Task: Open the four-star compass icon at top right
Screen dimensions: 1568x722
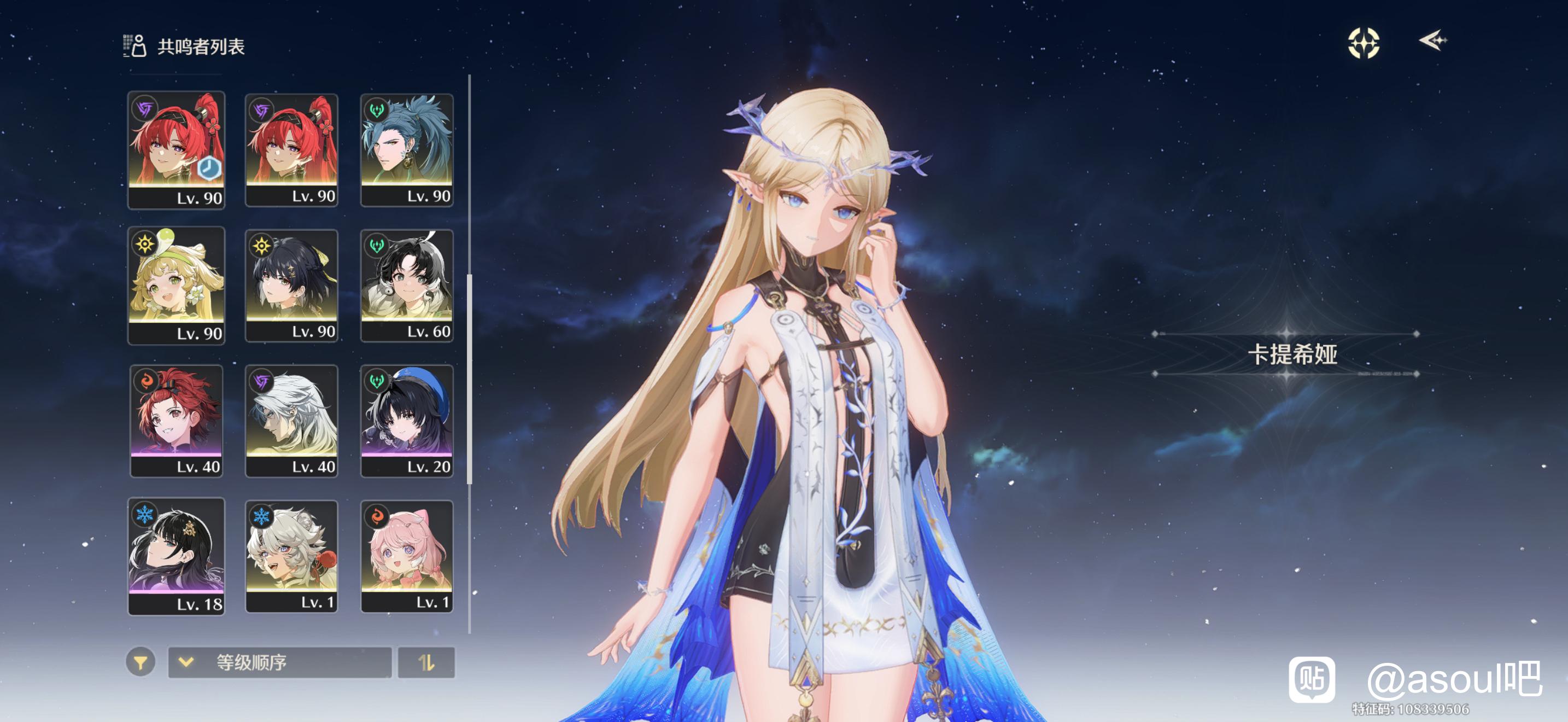Action: pos(1363,43)
